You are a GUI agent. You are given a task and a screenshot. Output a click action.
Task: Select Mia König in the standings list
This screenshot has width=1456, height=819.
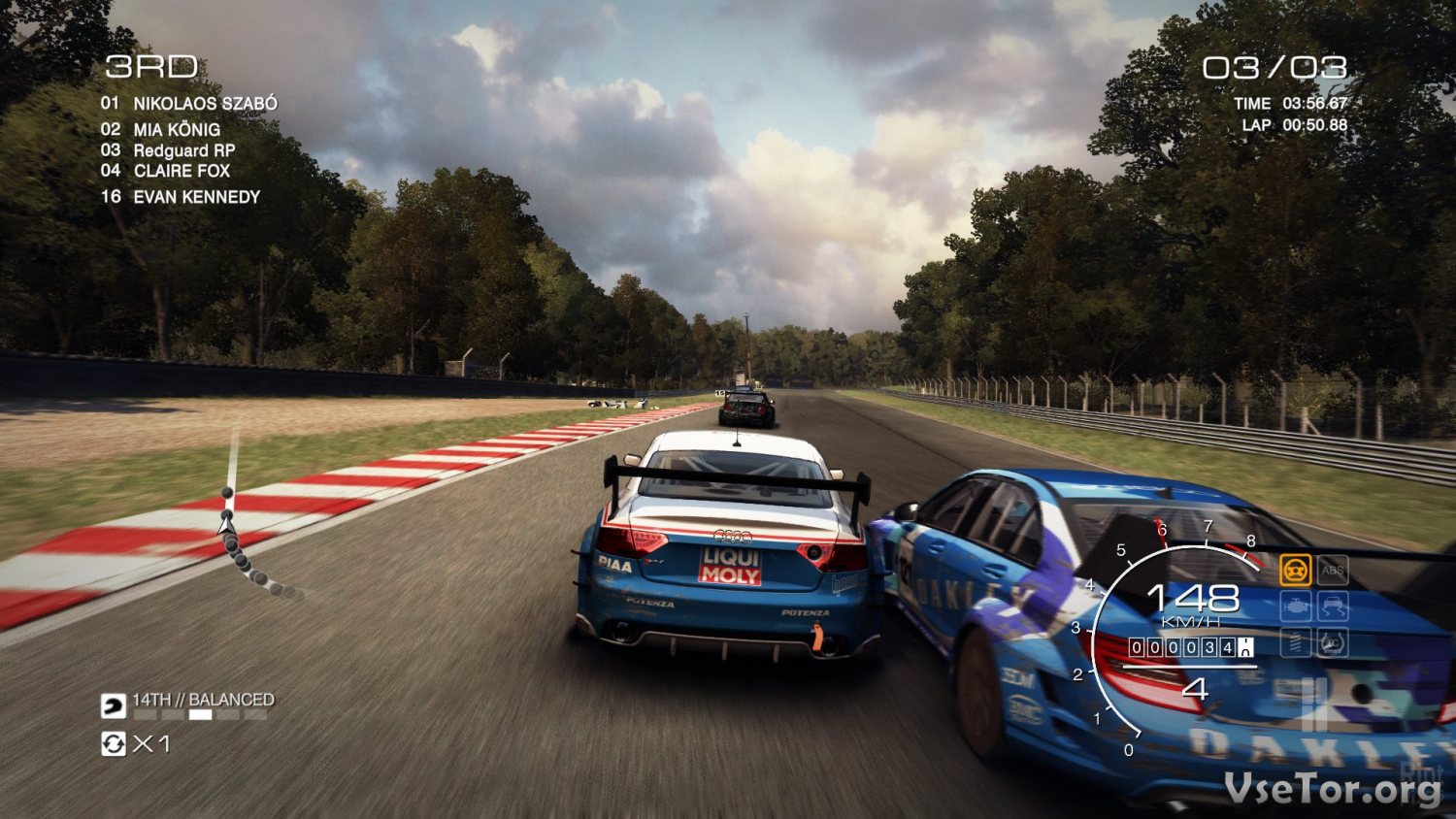pos(176,129)
